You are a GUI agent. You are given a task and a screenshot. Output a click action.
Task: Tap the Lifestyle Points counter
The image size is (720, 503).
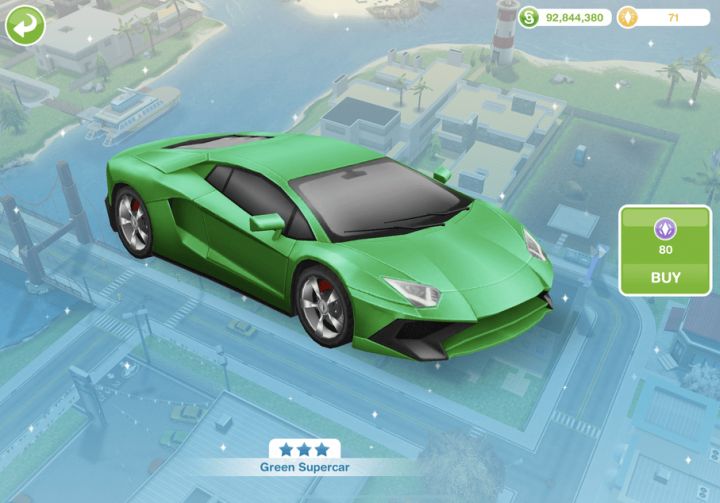pos(663,17)
